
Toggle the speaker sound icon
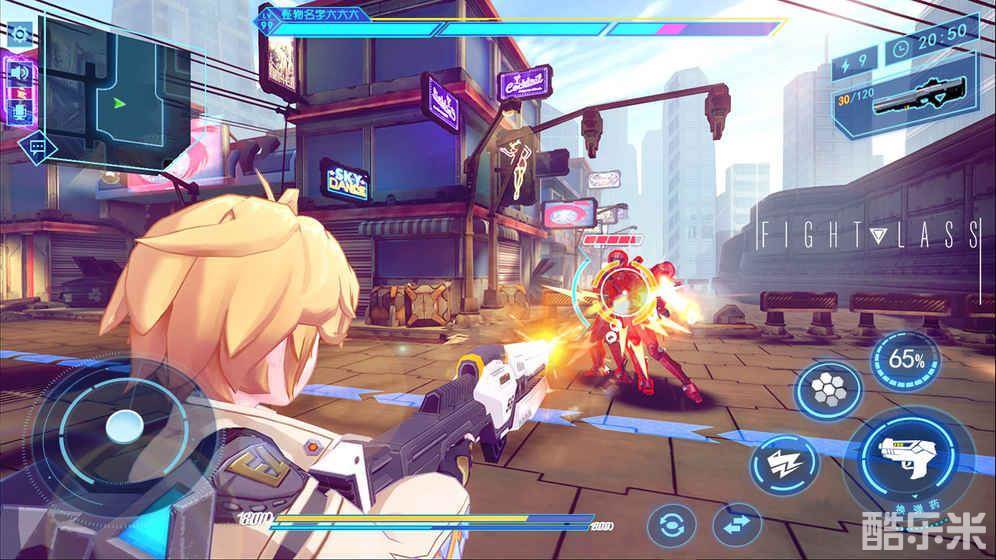tap(20, 73)
